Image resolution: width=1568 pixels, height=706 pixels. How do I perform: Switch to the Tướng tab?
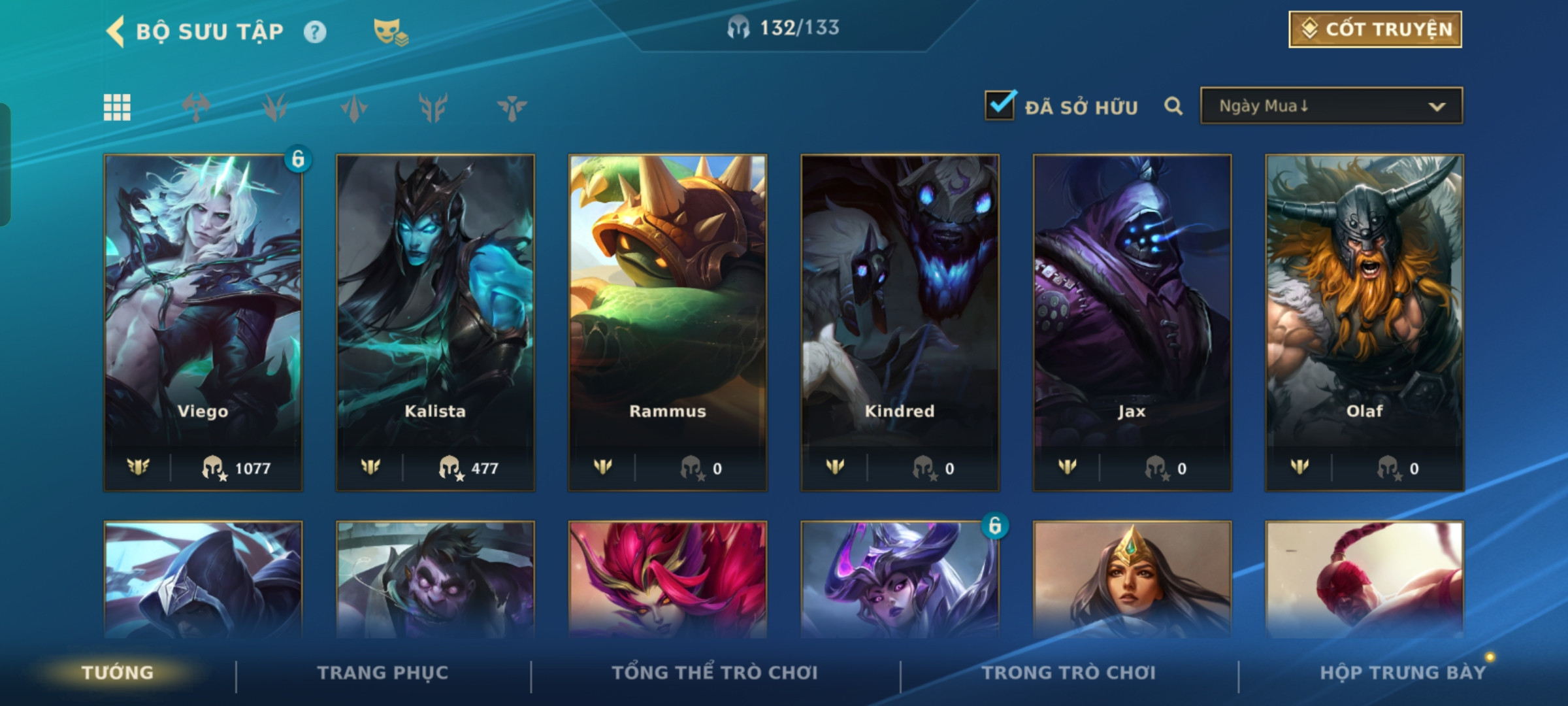pyautogui.click(x=118, y=673)
